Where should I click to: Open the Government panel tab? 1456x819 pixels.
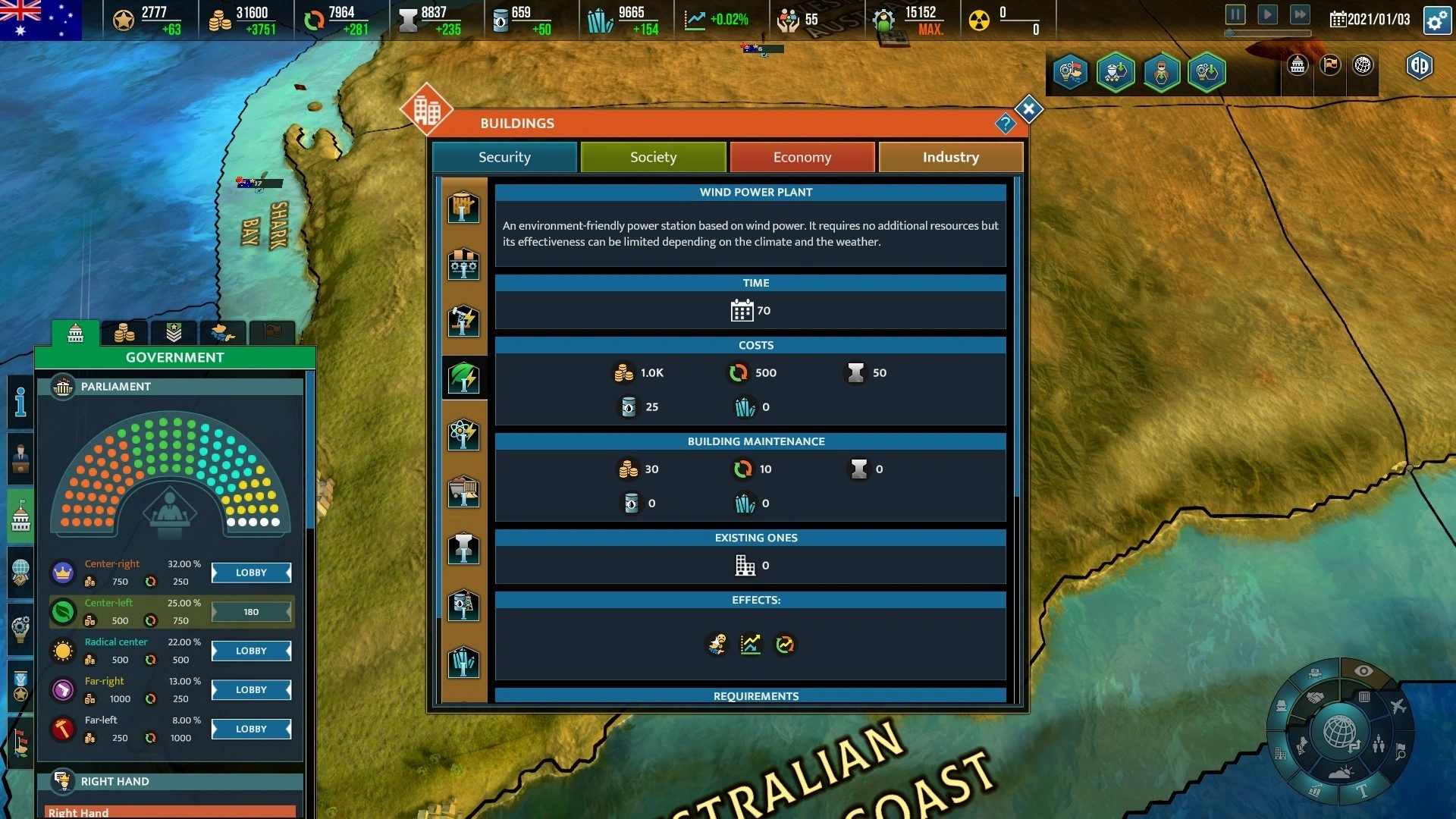(x=75, y=333)
